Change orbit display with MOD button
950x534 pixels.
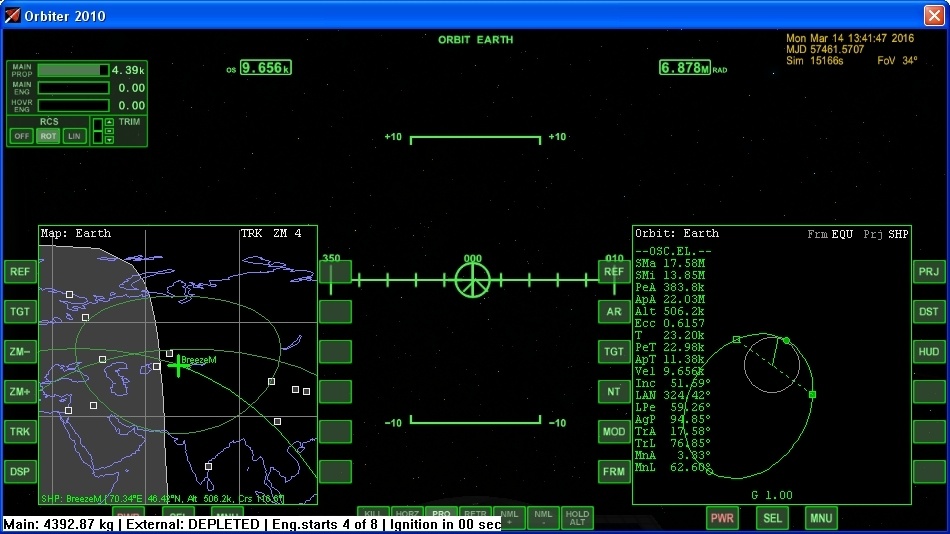pyautogui.click(x=614, y=431)
